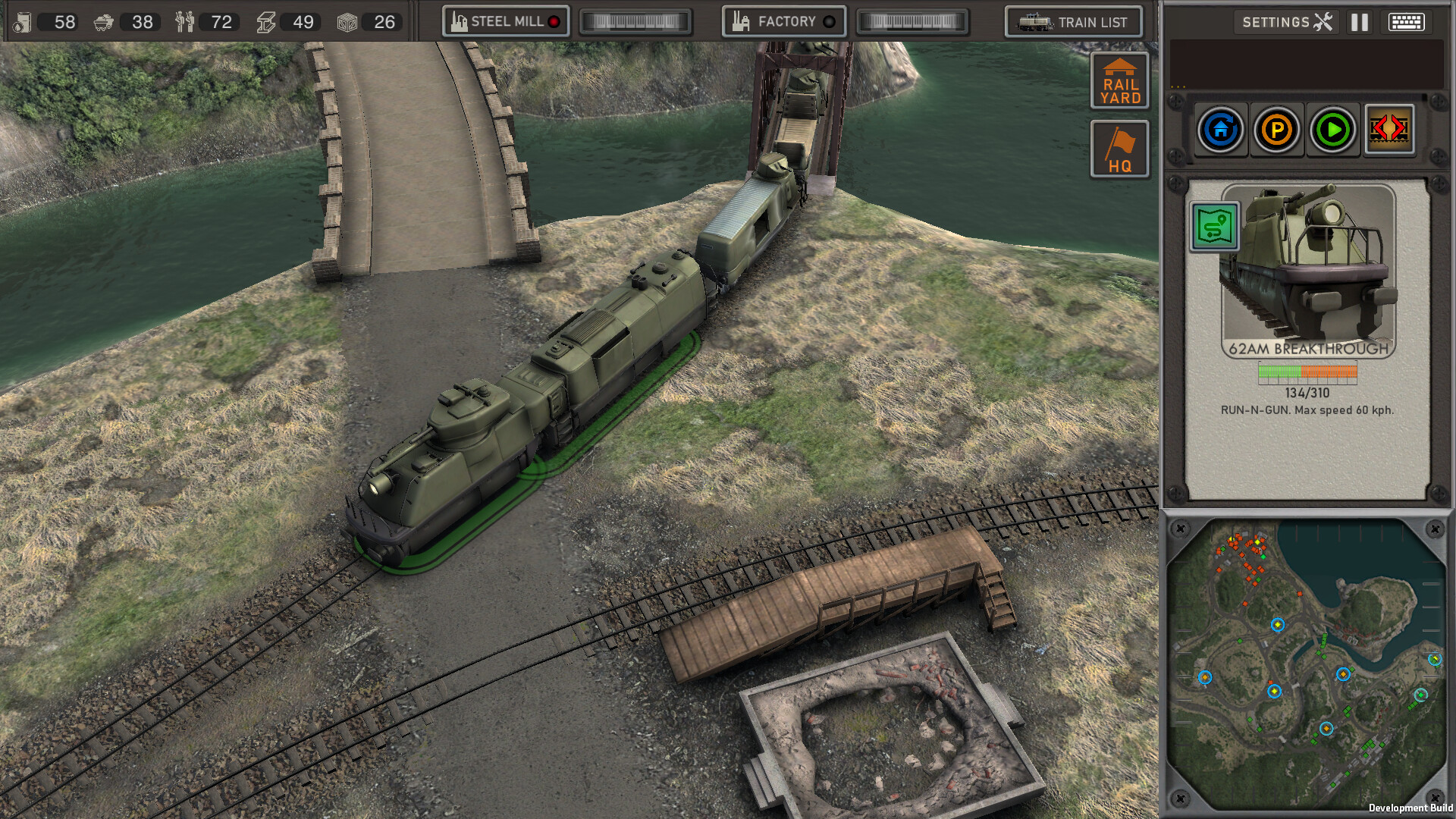Select the red decouple wagons icon
The height and width of the screenshot is (819, 1456).
coord(1390,130)
